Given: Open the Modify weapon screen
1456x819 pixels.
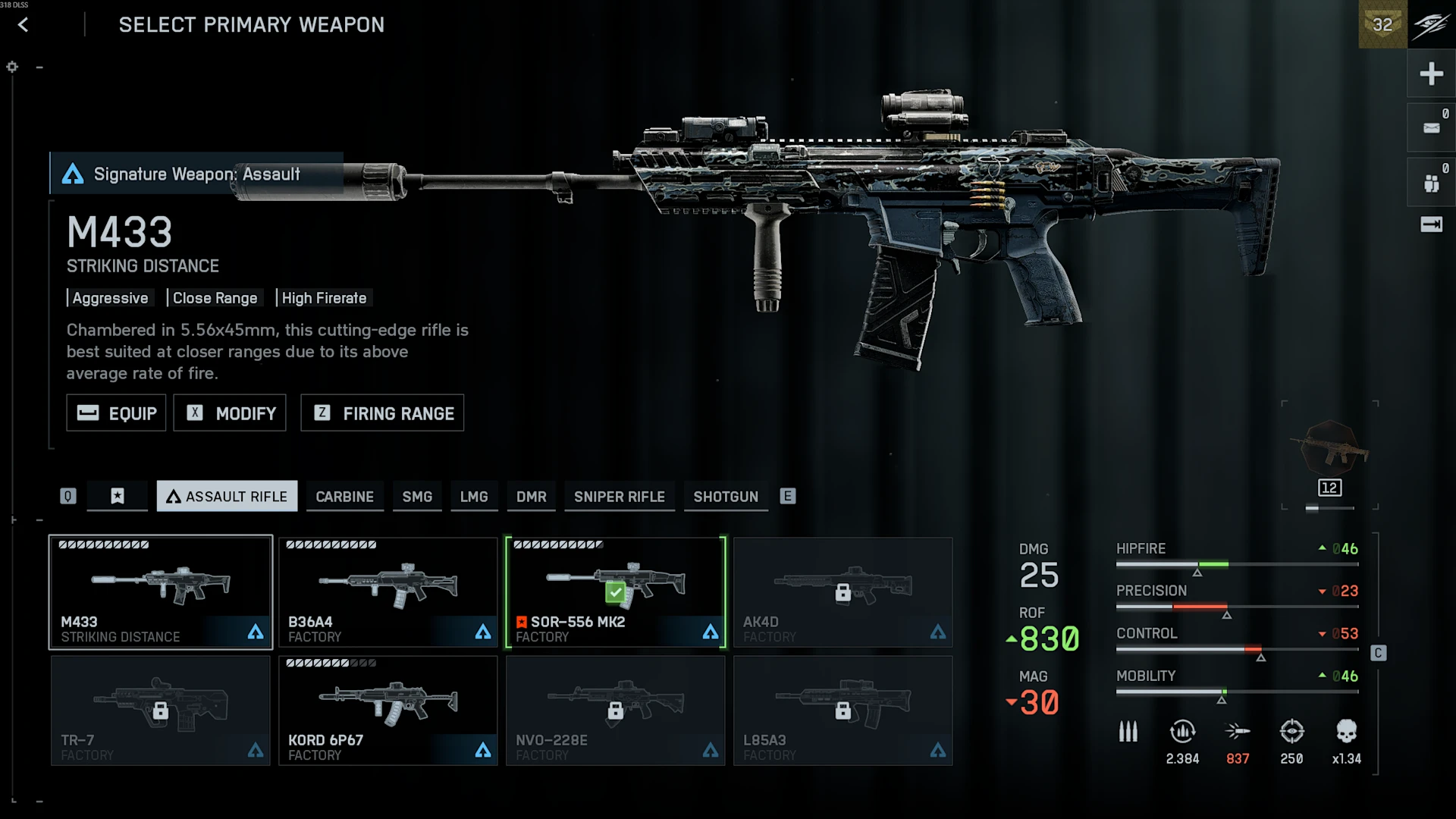Looking at the screenshot, I should click(230, 413).
